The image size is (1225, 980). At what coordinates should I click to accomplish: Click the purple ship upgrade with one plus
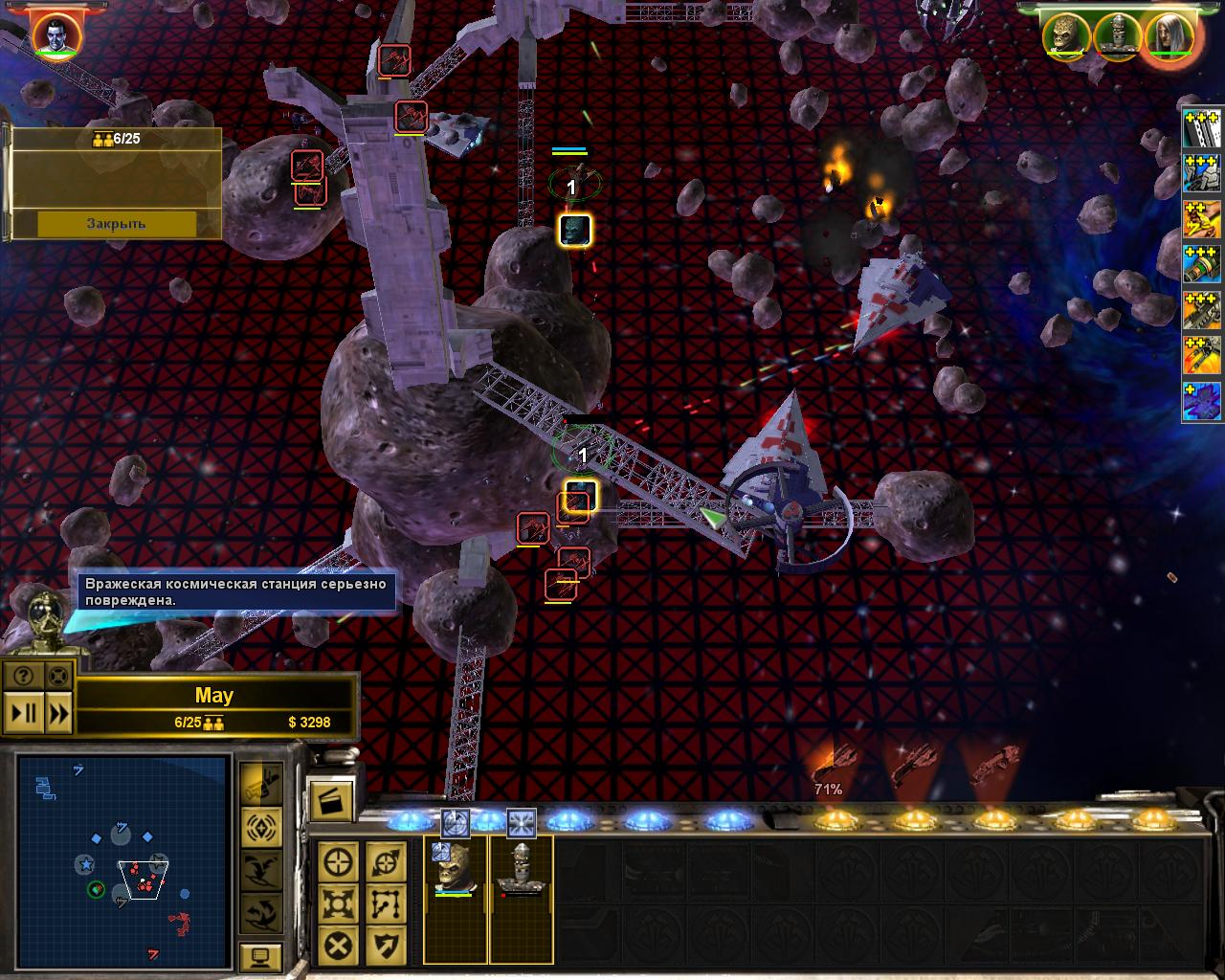(1202, 401)
